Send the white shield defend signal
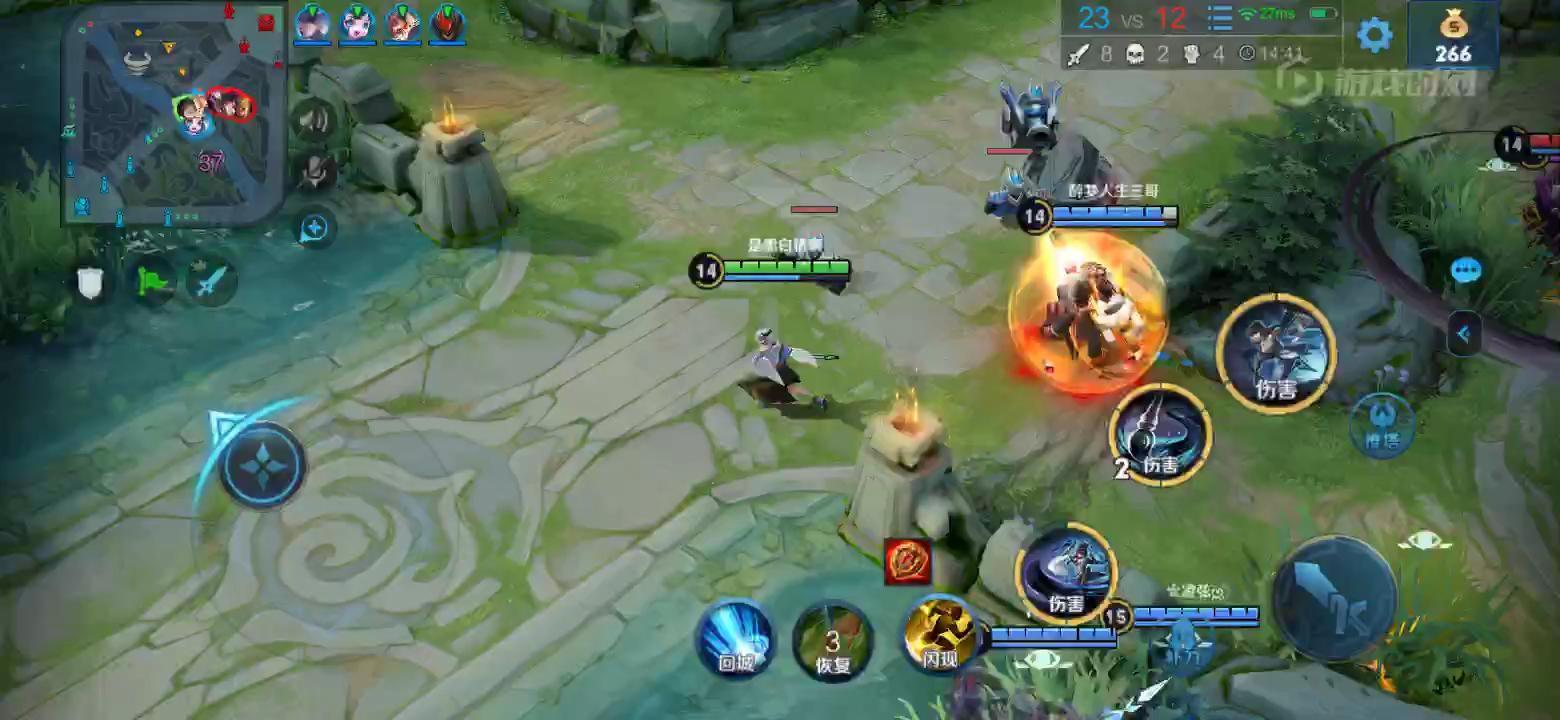 (91, 283)
